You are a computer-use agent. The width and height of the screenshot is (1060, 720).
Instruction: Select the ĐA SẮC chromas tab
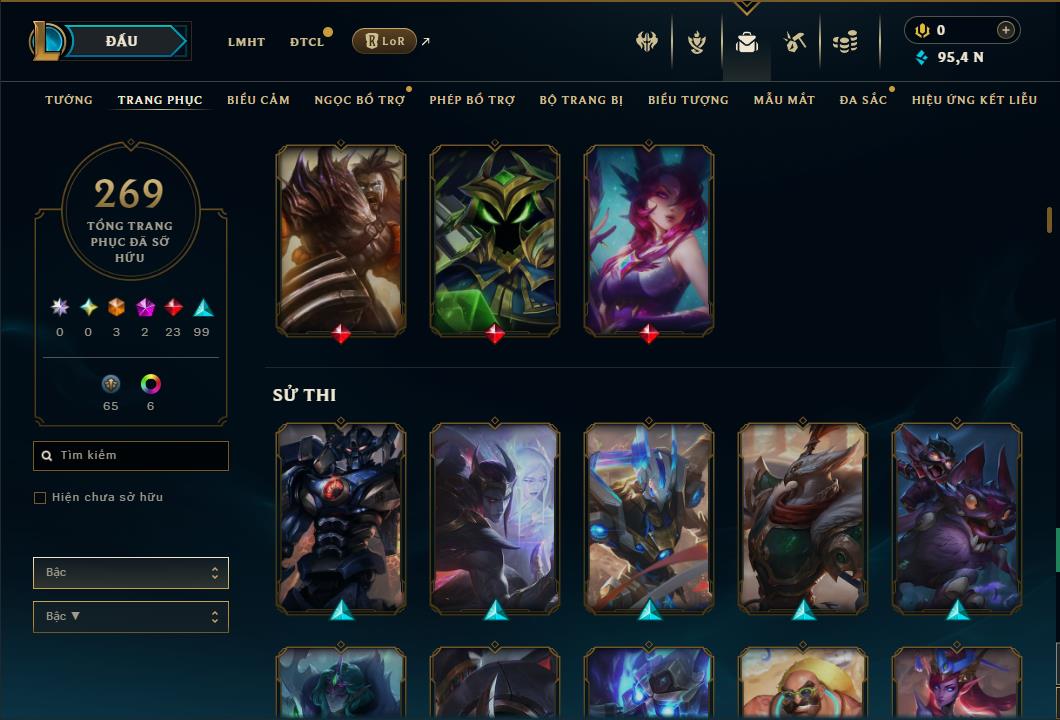(x=863, y=100)
